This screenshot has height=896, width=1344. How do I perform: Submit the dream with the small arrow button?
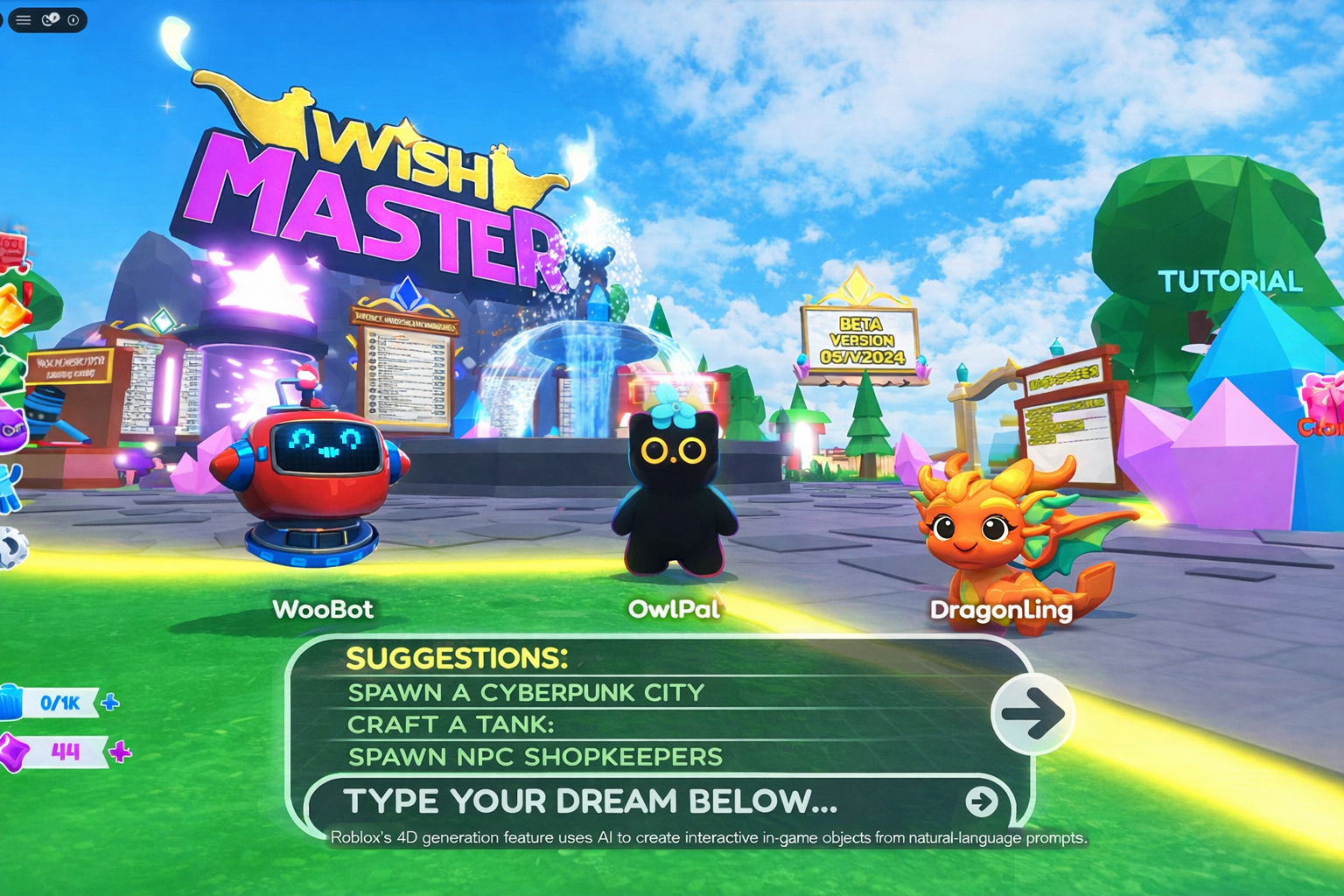[981, 801]
